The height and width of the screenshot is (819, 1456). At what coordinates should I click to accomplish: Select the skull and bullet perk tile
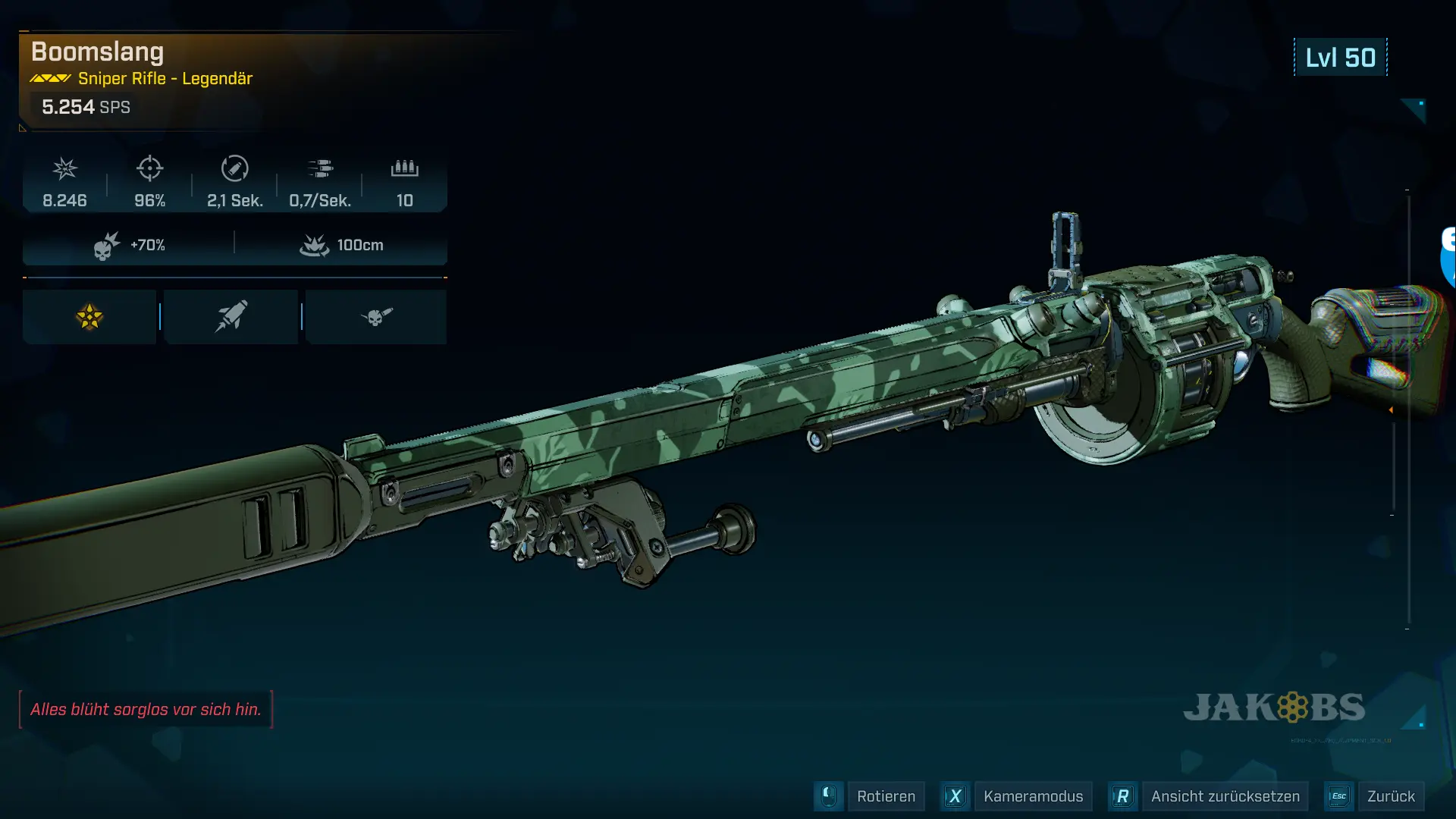[376, 317]
